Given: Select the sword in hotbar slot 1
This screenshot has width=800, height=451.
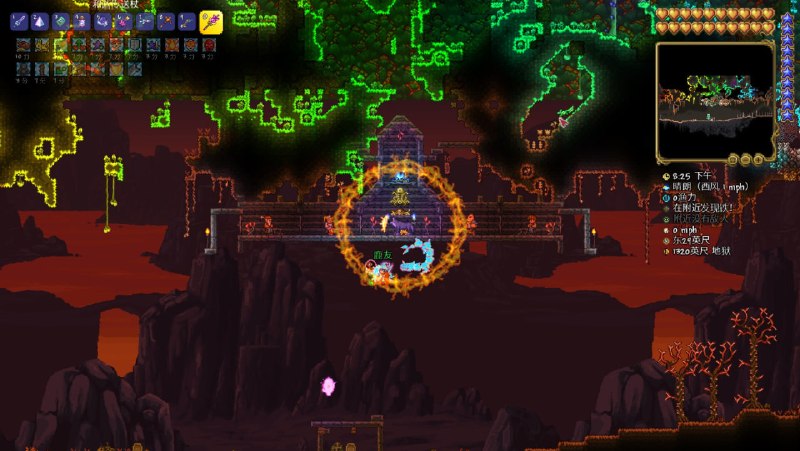Looking at the screenshot, I should [x=20, y=20].
